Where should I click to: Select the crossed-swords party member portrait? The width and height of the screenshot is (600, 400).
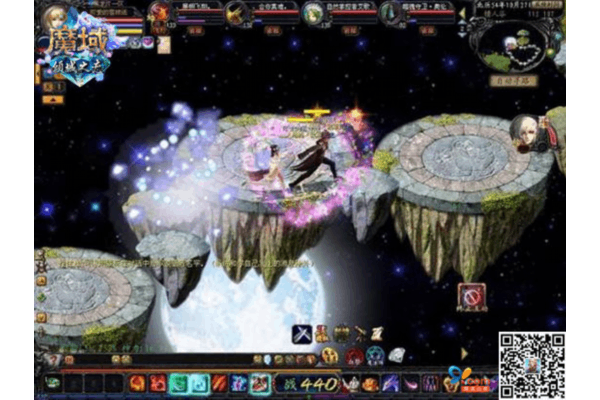(x=237, y=12)
